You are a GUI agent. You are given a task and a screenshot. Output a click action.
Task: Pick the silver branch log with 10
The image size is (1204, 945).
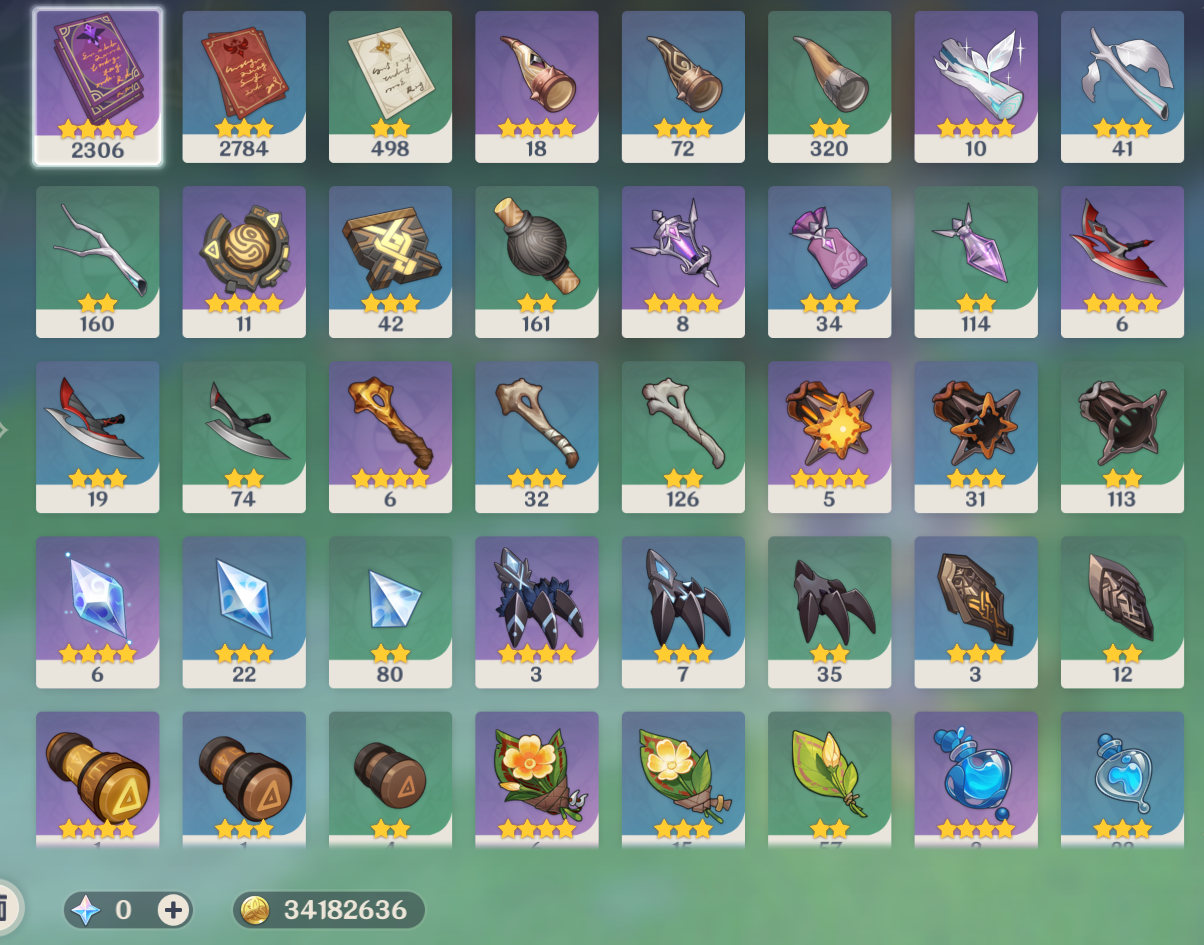pos(975,85)
